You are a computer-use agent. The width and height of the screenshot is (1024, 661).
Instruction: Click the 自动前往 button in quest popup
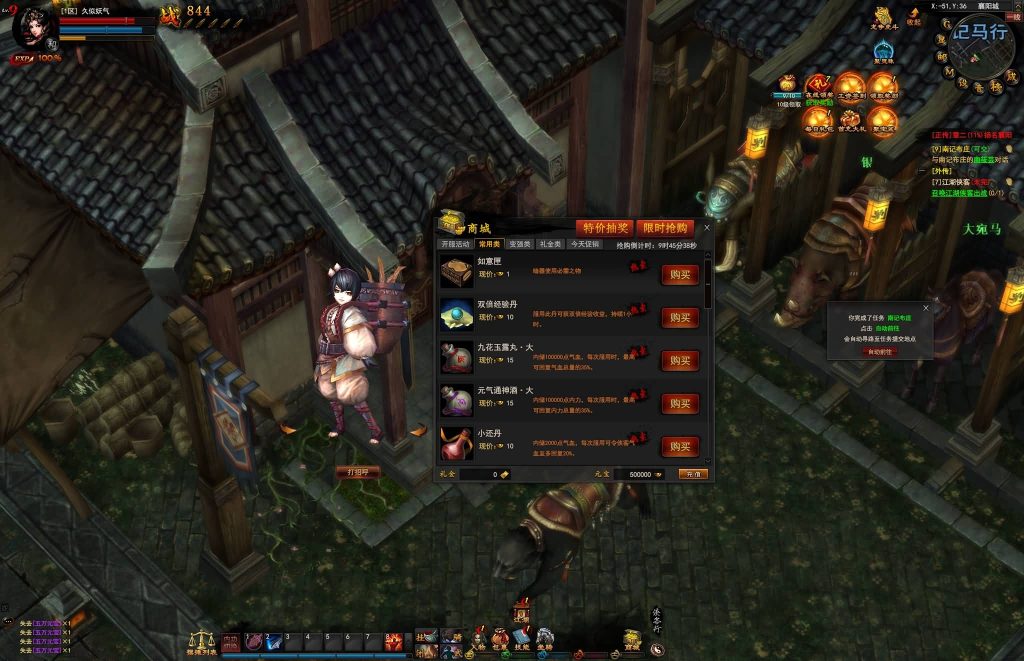pyautogui.click(x=881, y=352)
